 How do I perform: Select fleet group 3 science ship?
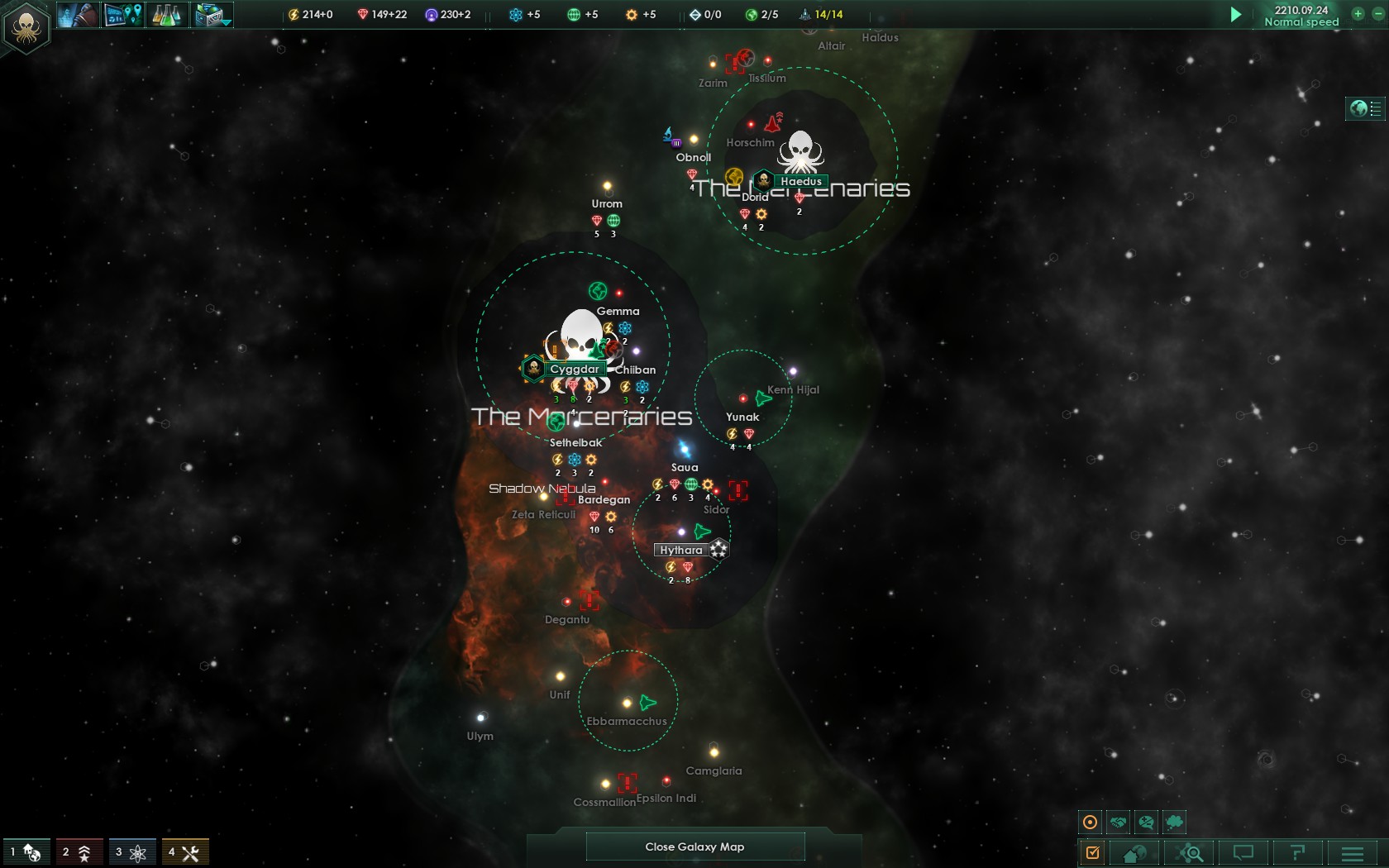tap(132, 852)
